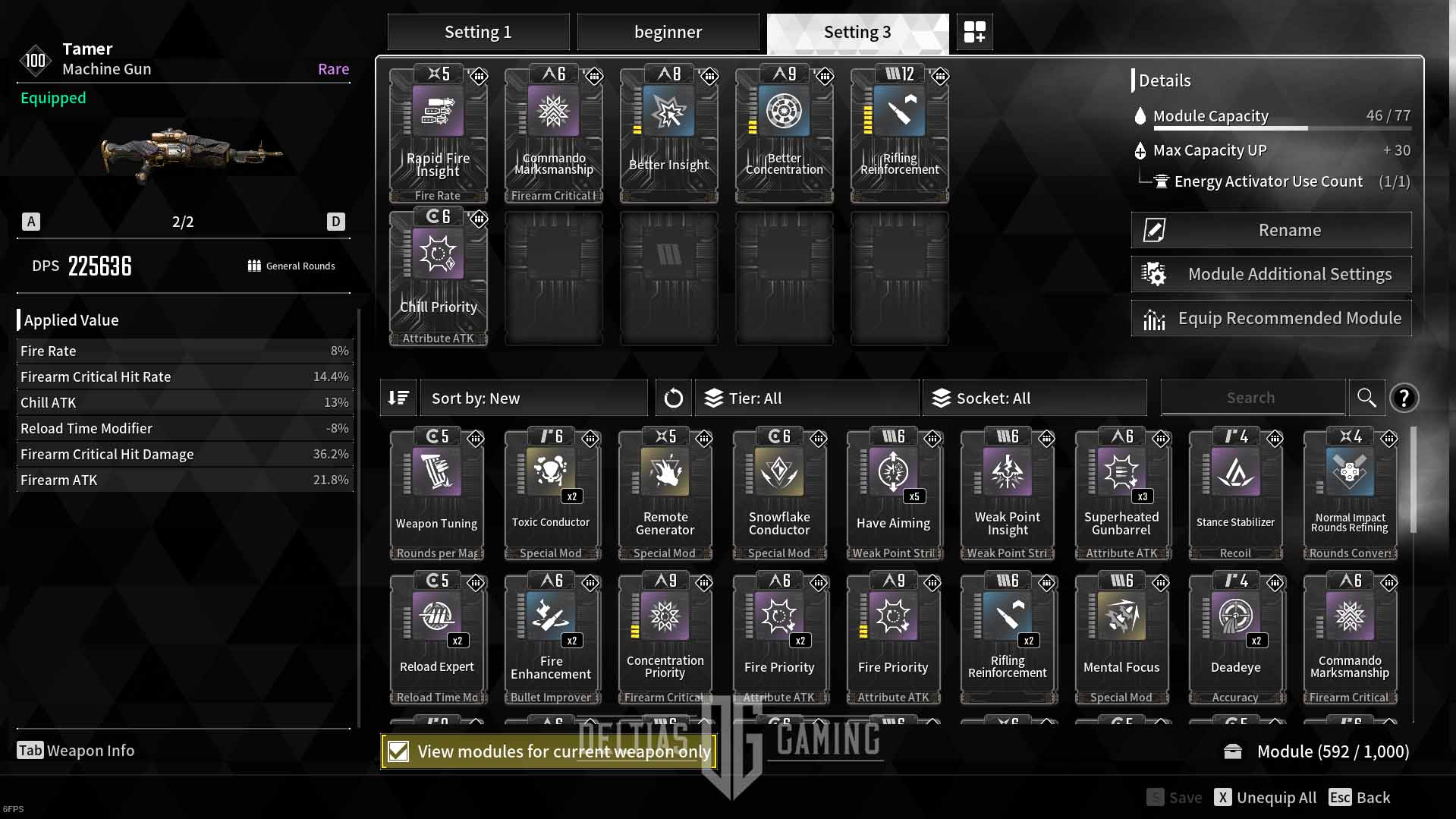This screenshot has height=819, width=1456.
Task: Pick the Weapon Tuning module card
Action: [x=437, y=493]
